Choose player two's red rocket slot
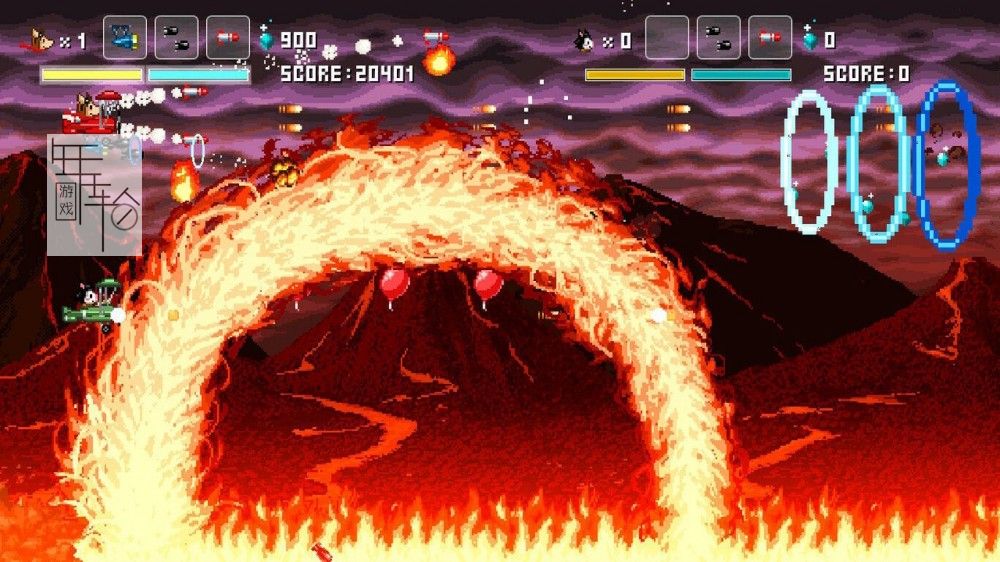This screenshot has width=1000, height=562. (x=770, y=38)
